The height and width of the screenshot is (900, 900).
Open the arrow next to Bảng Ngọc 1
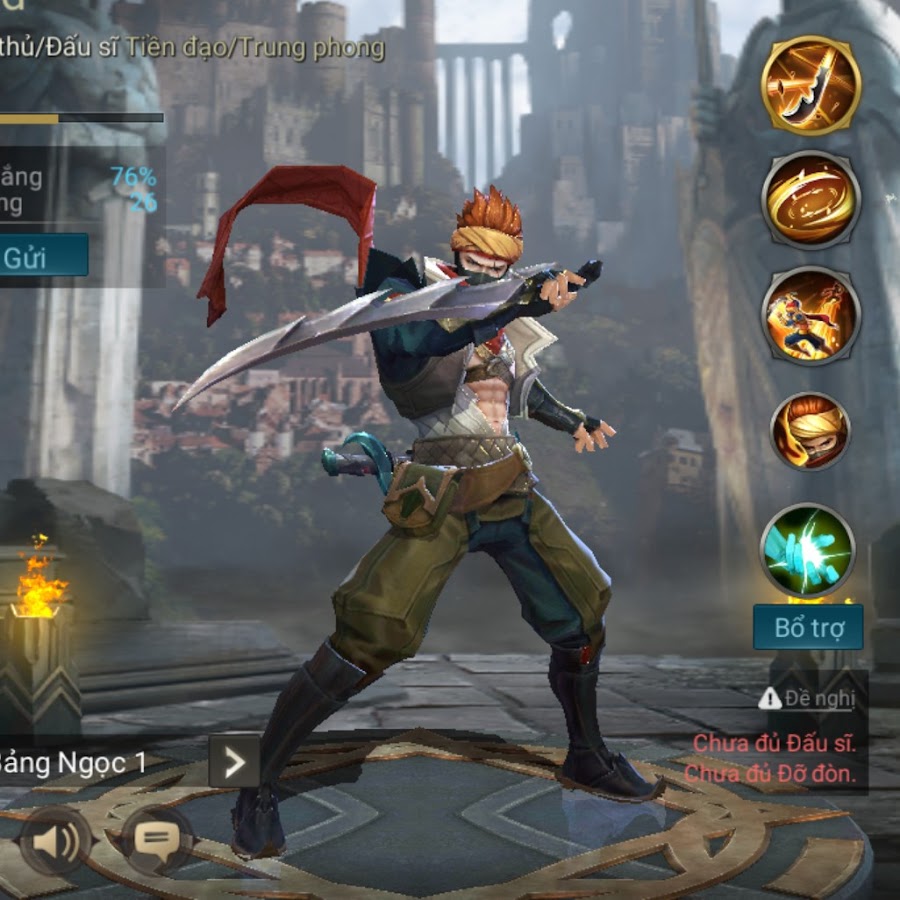(234, 762)
